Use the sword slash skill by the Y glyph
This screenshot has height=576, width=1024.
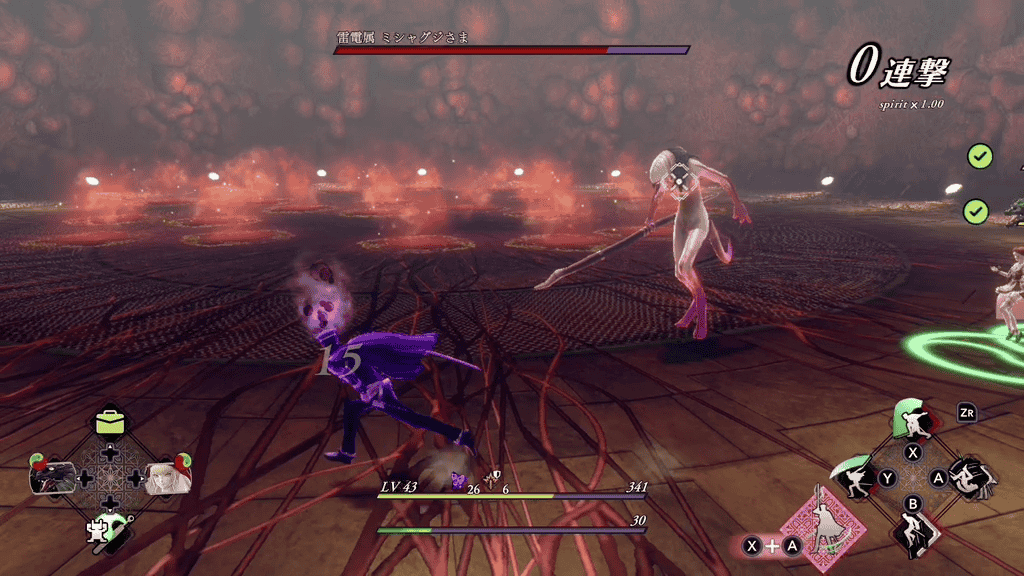(857, 478)
